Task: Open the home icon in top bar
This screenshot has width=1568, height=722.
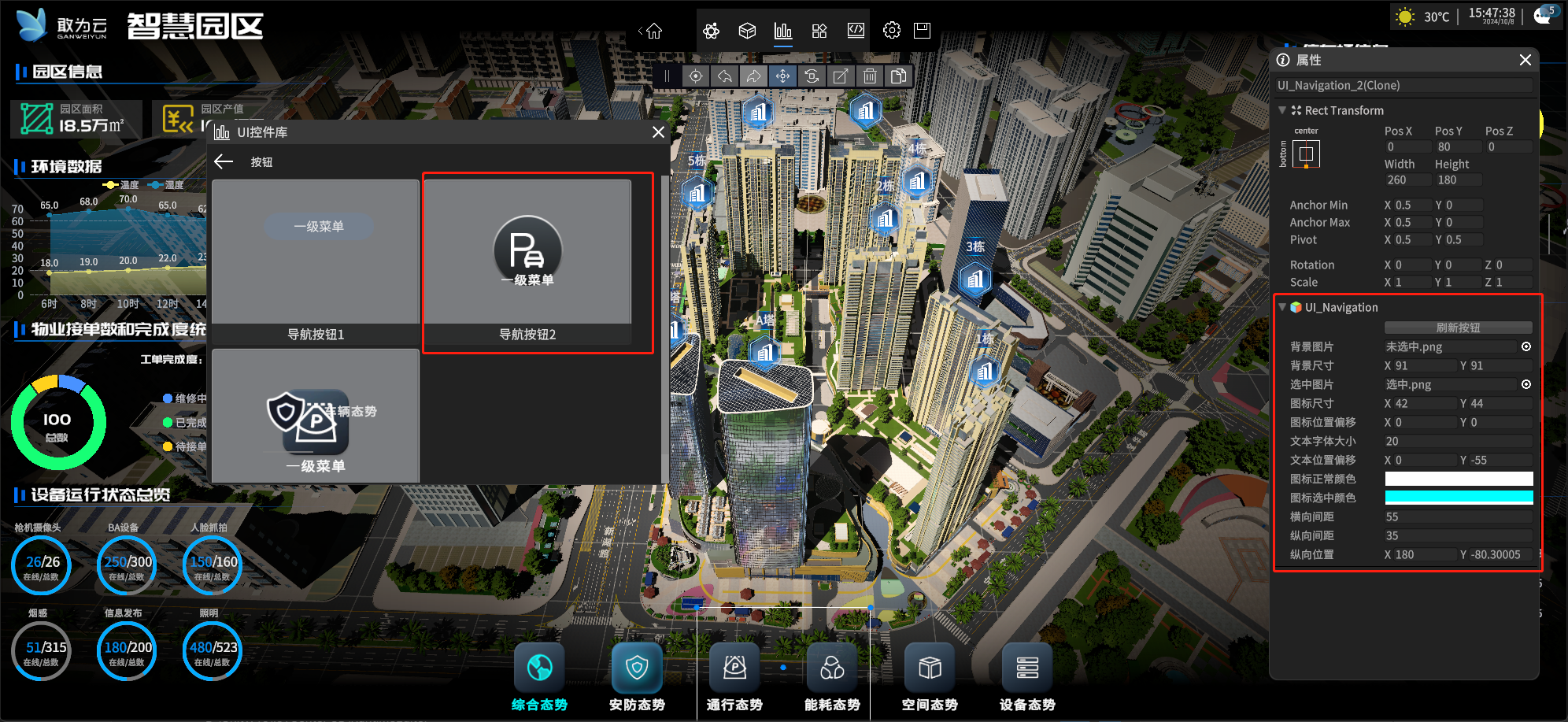Action: (x=654, y=31)
